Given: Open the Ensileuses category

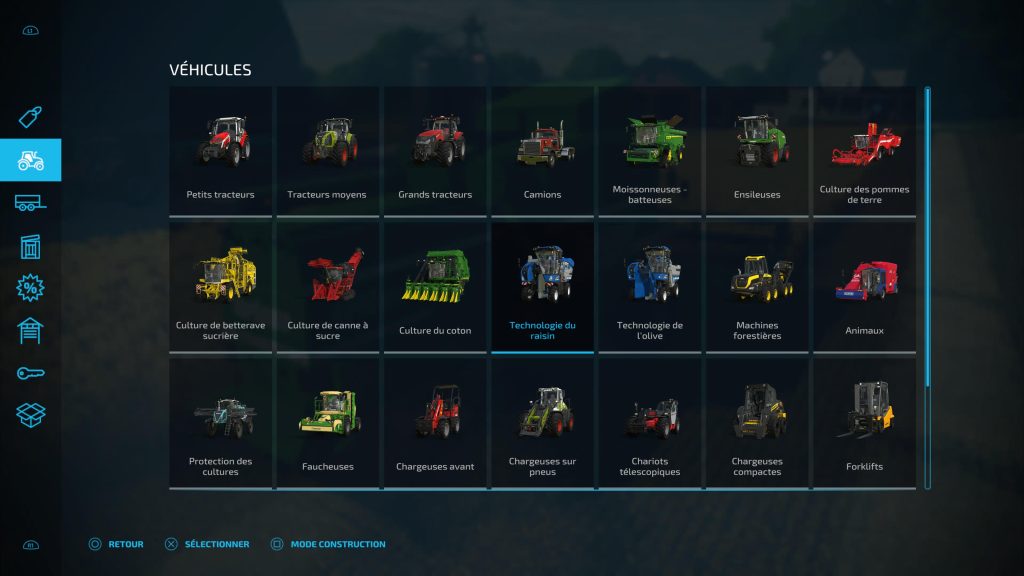Looking at the screenshot, I should coord(757,150).
